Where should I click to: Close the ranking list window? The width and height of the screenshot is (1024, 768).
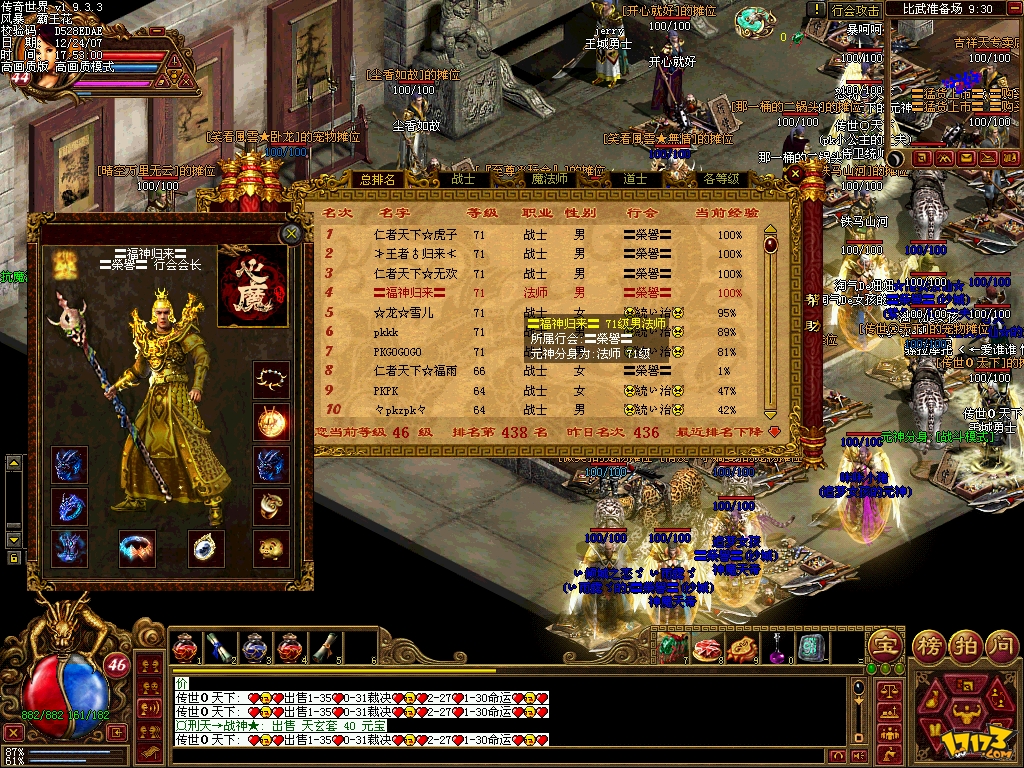(796, 175)
